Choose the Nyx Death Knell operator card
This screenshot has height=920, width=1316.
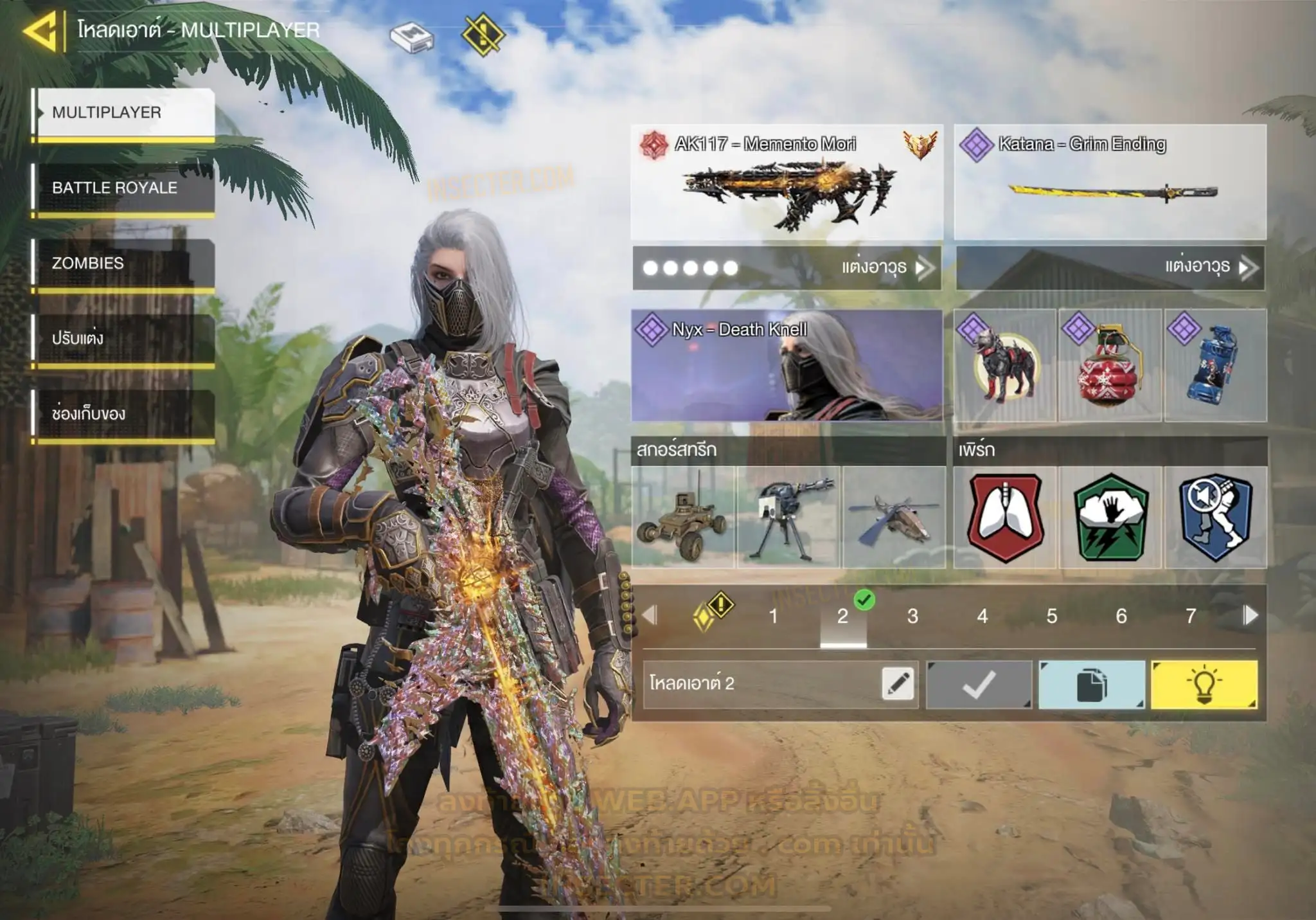(787, 365)
